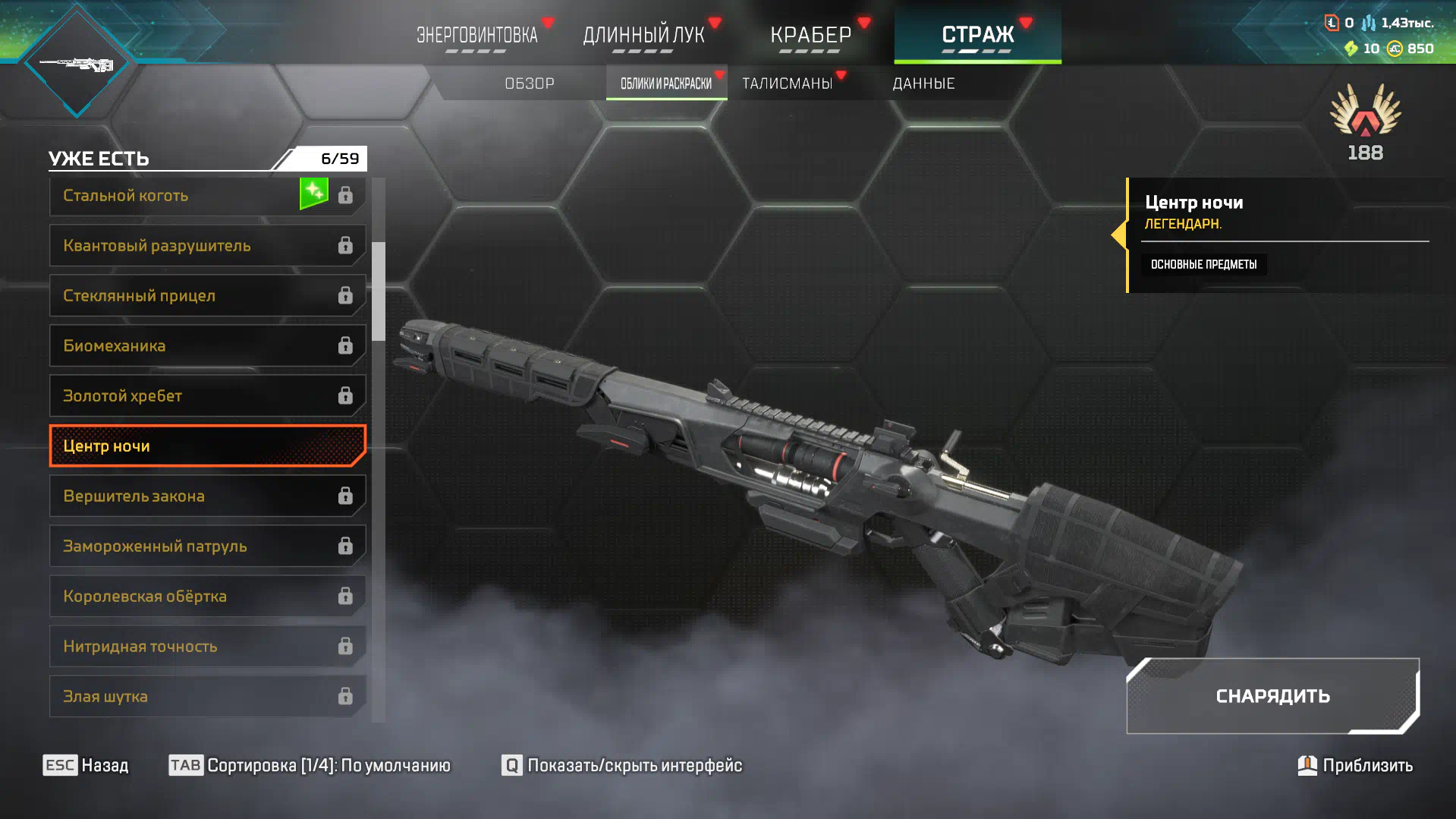Equip the skin with СНАРЯДИТЬ button
This screenshot has width=1456, height=819.
click(x=1272, y=696)
